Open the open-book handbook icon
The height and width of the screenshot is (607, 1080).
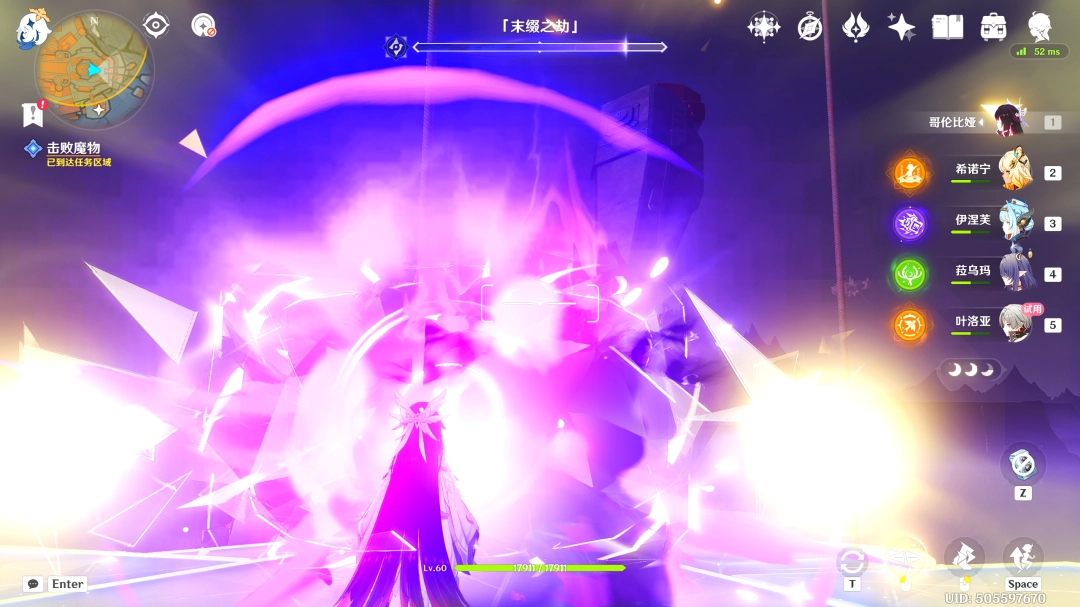(x=947, y=27)
